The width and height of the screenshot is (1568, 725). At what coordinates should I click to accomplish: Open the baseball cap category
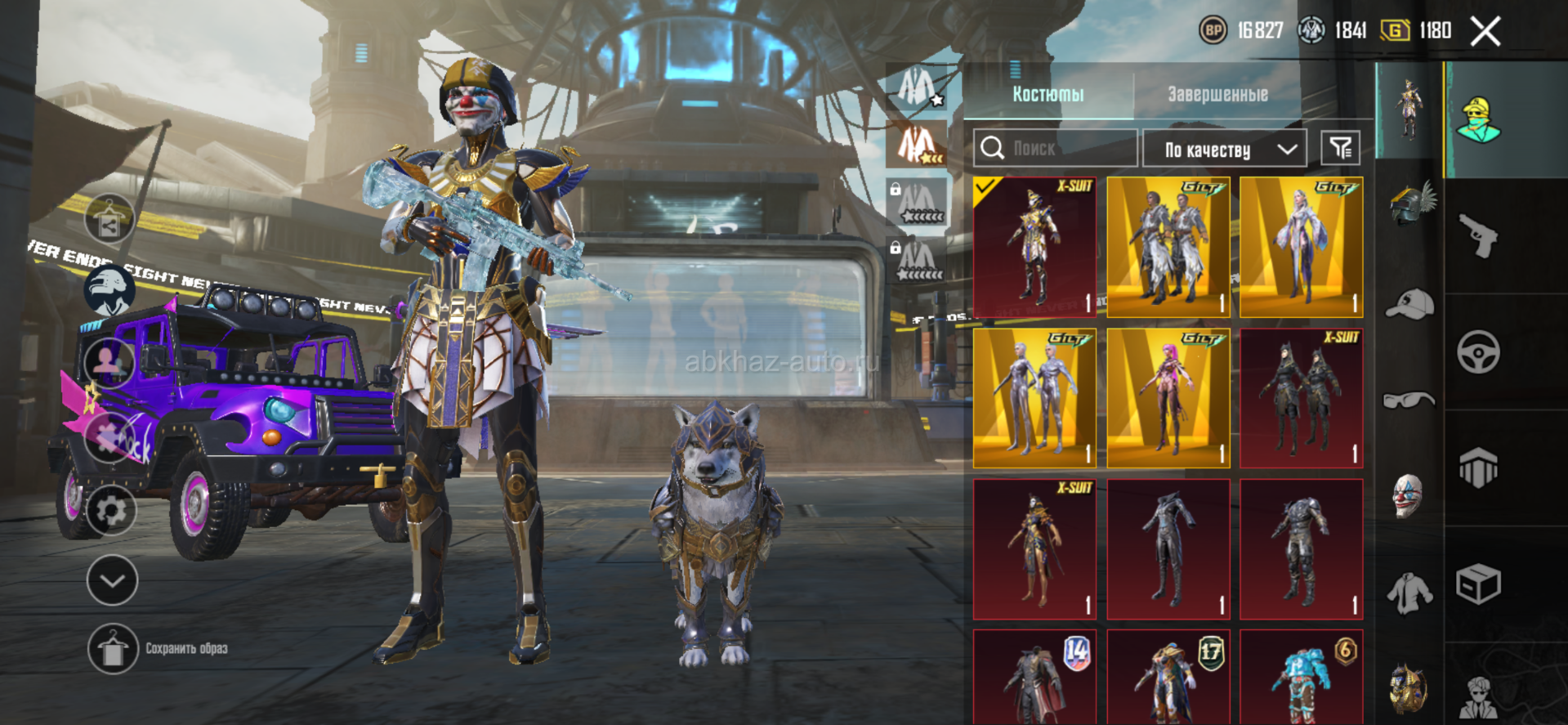pos(1409,304)
